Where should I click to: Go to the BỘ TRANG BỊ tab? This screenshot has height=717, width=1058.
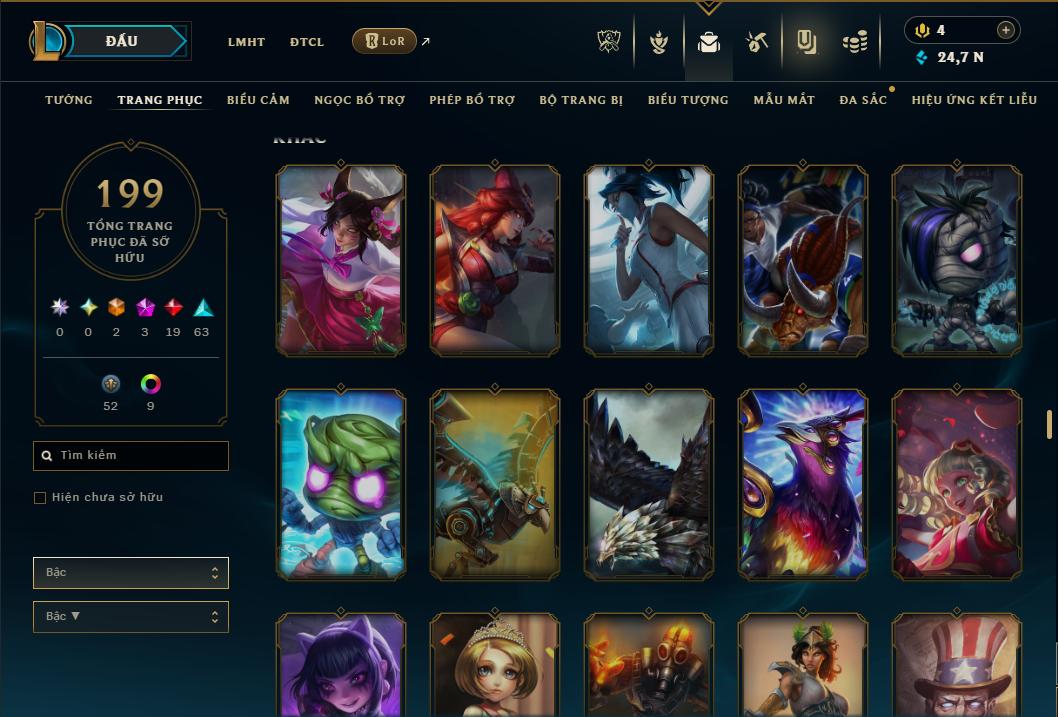click(x=581, y=100)
